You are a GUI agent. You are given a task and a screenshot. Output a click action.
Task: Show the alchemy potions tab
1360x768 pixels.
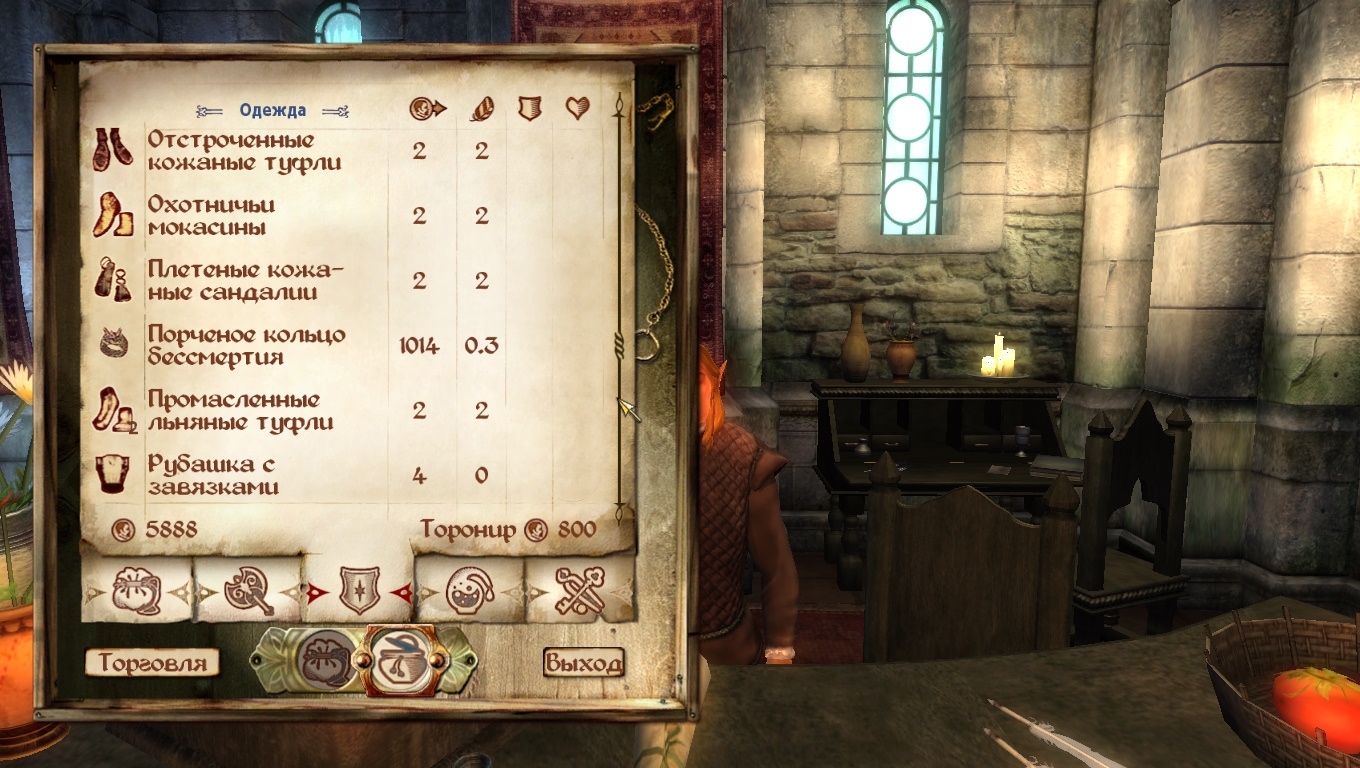469,591
